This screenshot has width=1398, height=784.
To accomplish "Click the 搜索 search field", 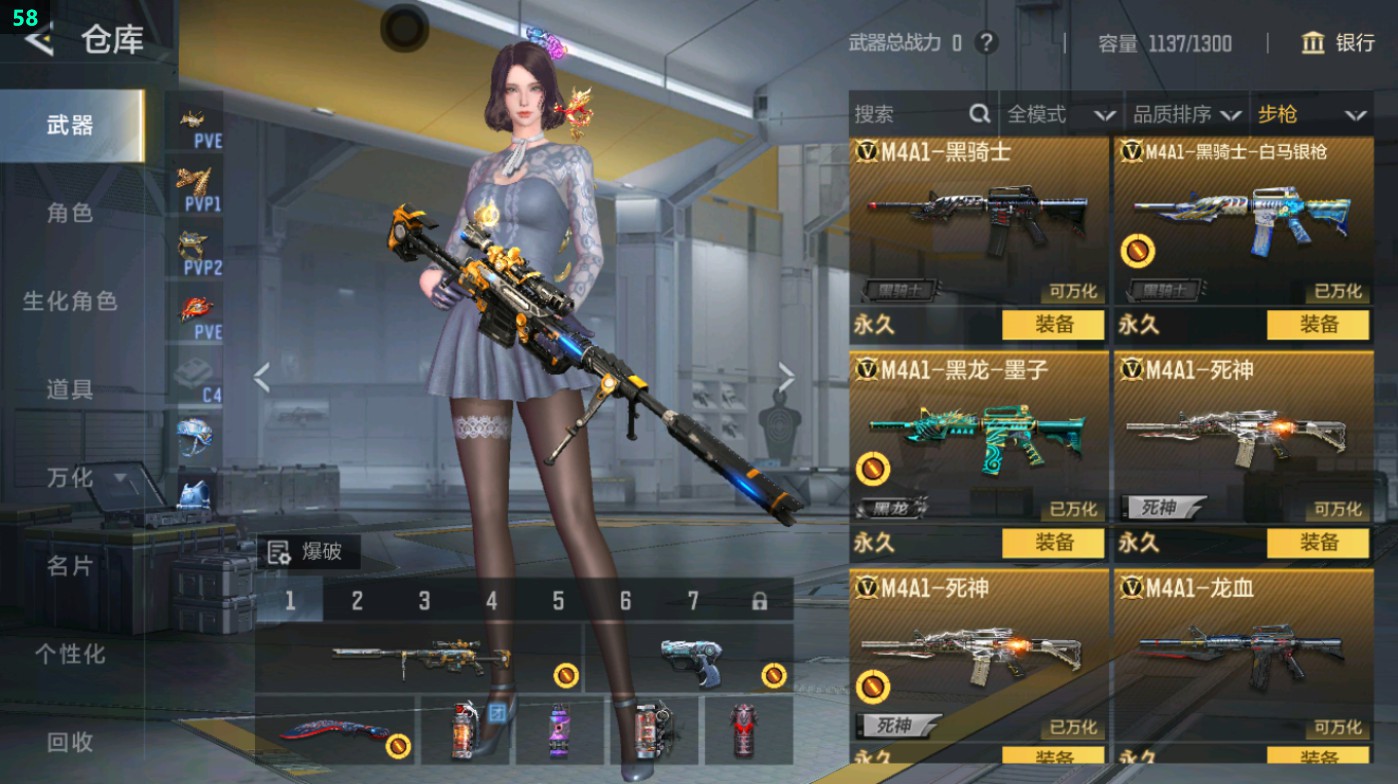I will (910, 115).
